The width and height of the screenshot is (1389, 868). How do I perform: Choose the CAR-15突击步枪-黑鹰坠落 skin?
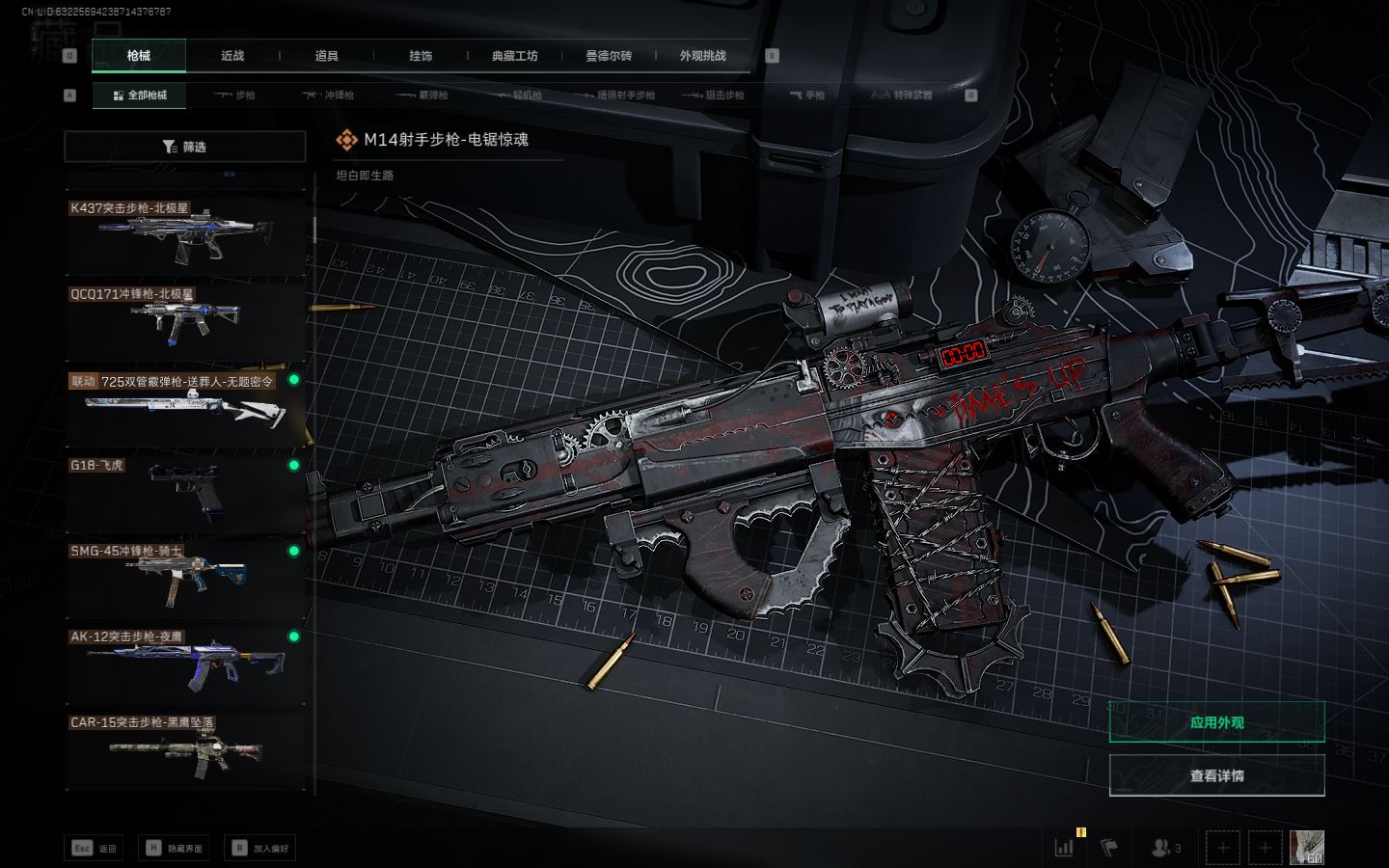185,748
